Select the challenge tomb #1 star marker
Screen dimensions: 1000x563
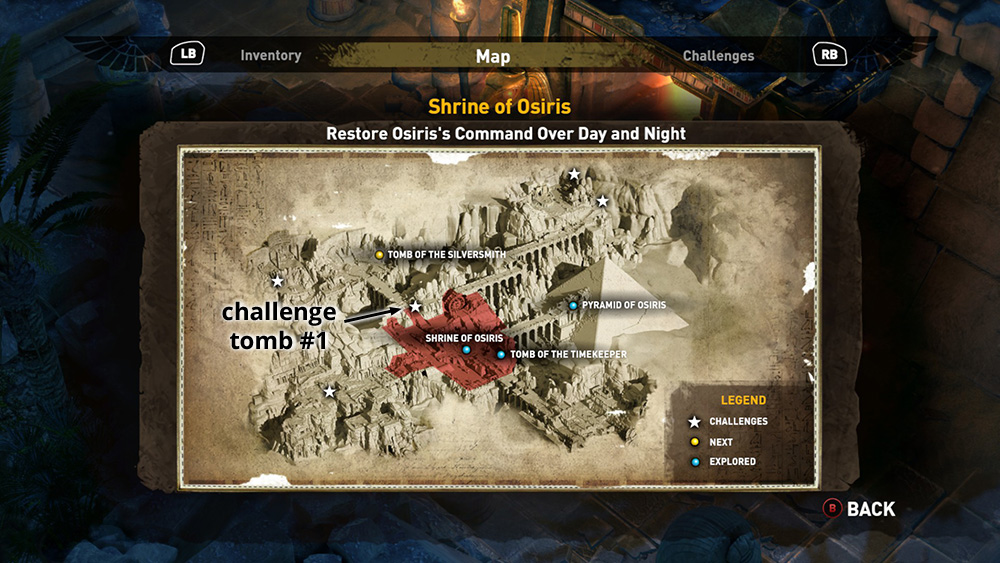(415, 306)
